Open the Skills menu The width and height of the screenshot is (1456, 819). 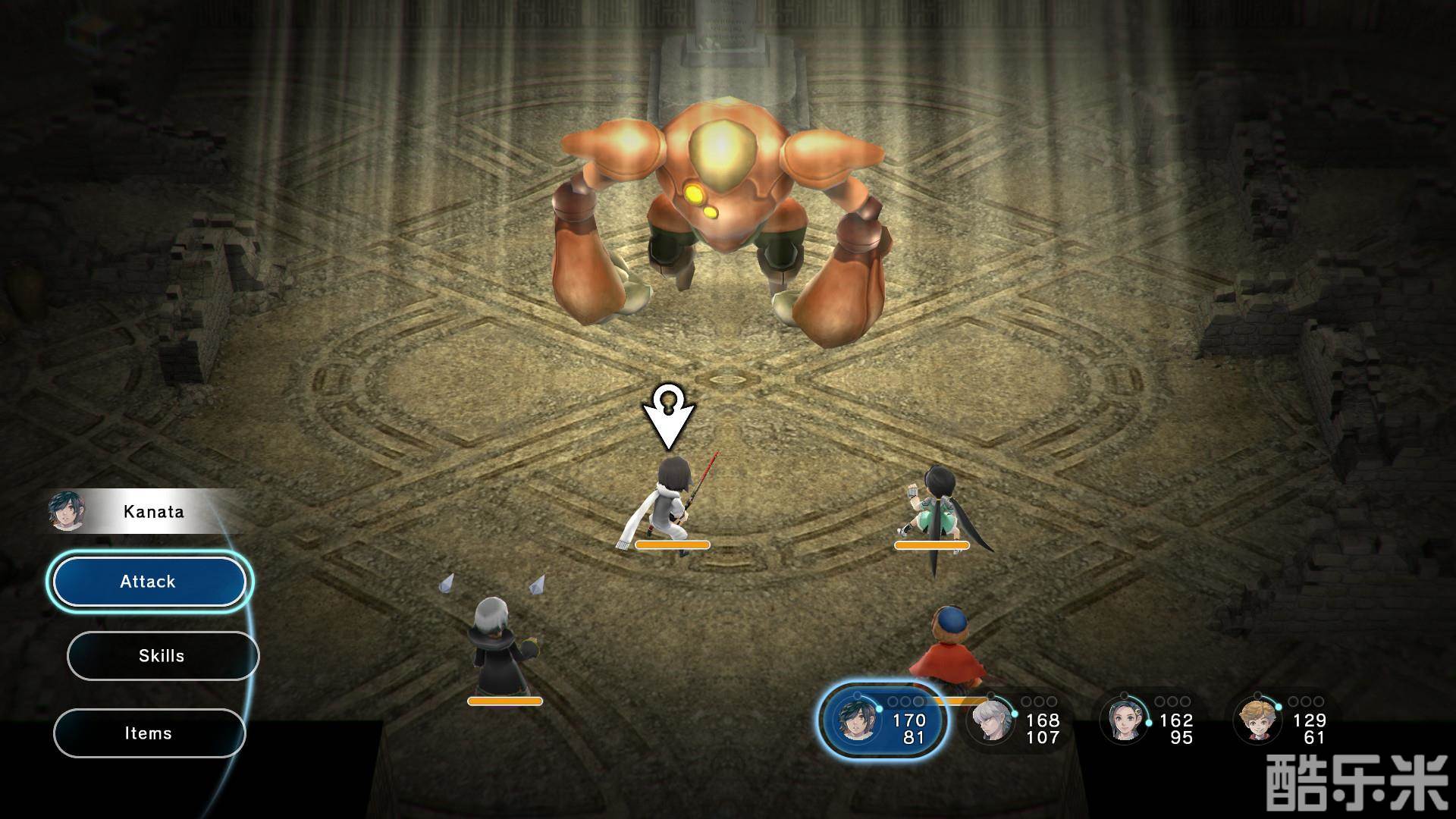pos(162,656)
